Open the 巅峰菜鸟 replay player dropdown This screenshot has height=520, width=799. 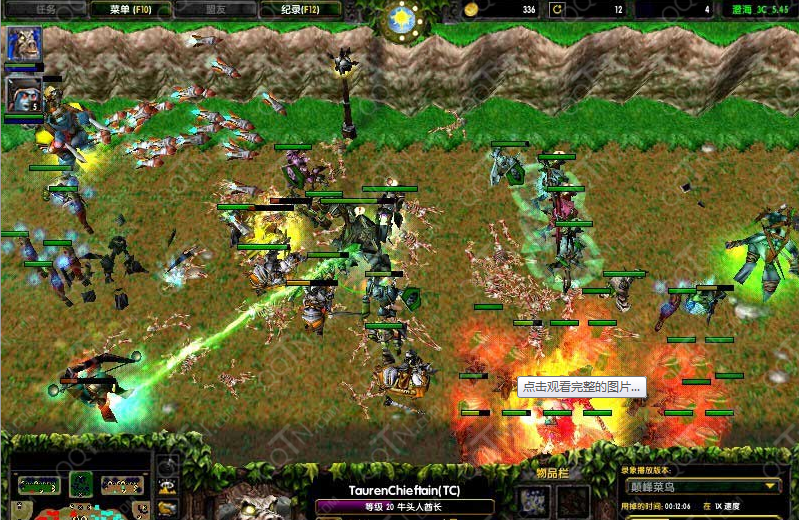(703, 486)
